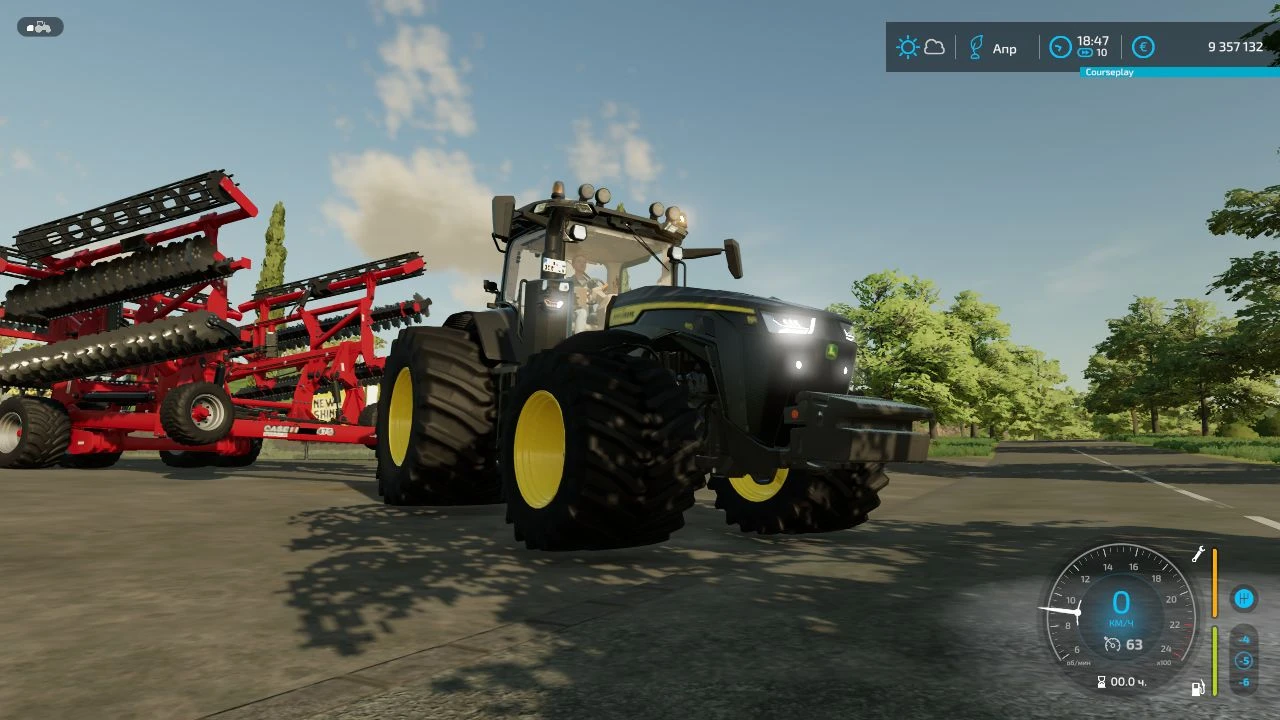Select gear -5 on the dashboard
1280x720 pixels.
pyautogui.click(x=1244, y=660)
